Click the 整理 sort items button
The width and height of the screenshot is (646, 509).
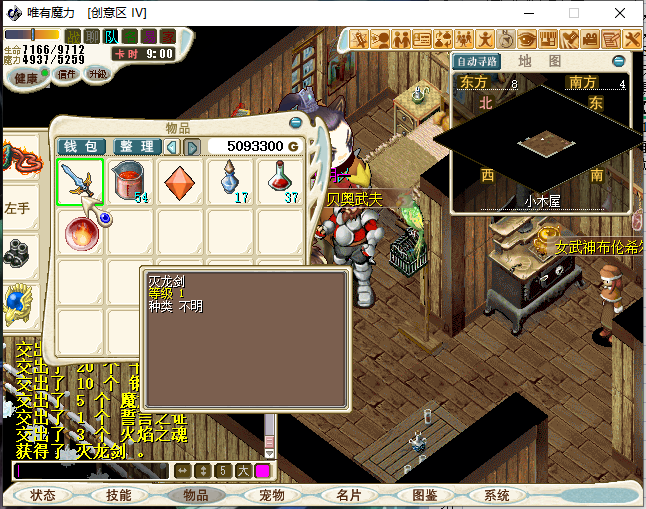coord(137,147)
